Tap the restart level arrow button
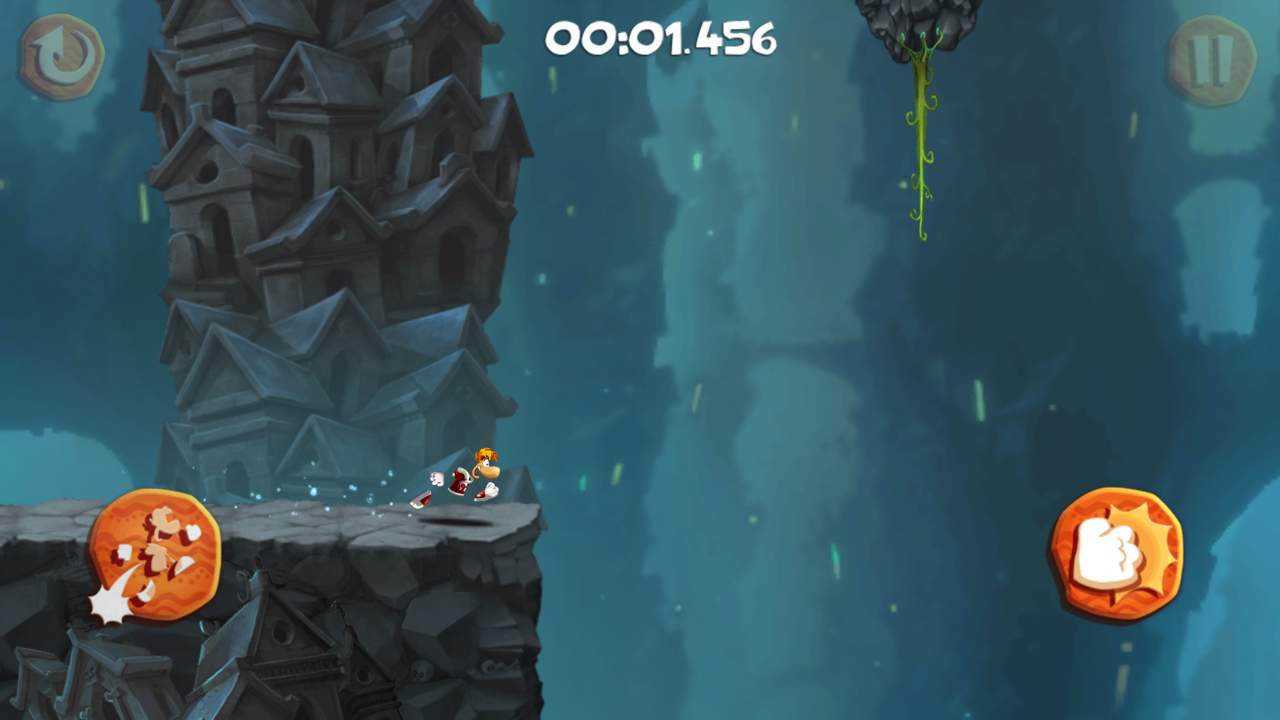 click(62, 56)
